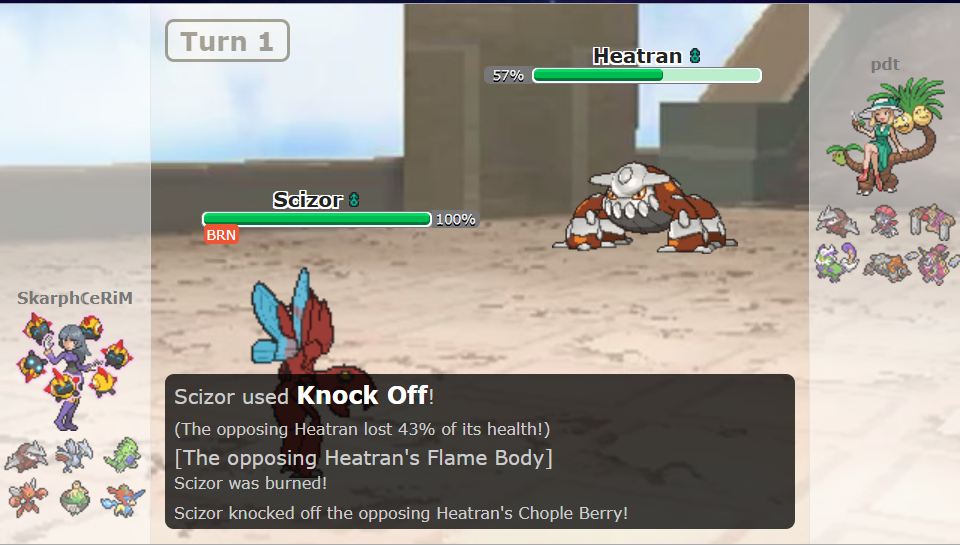Click the SkarphCeRiM username
Screen dimensions: 960x545
point(74,298)
